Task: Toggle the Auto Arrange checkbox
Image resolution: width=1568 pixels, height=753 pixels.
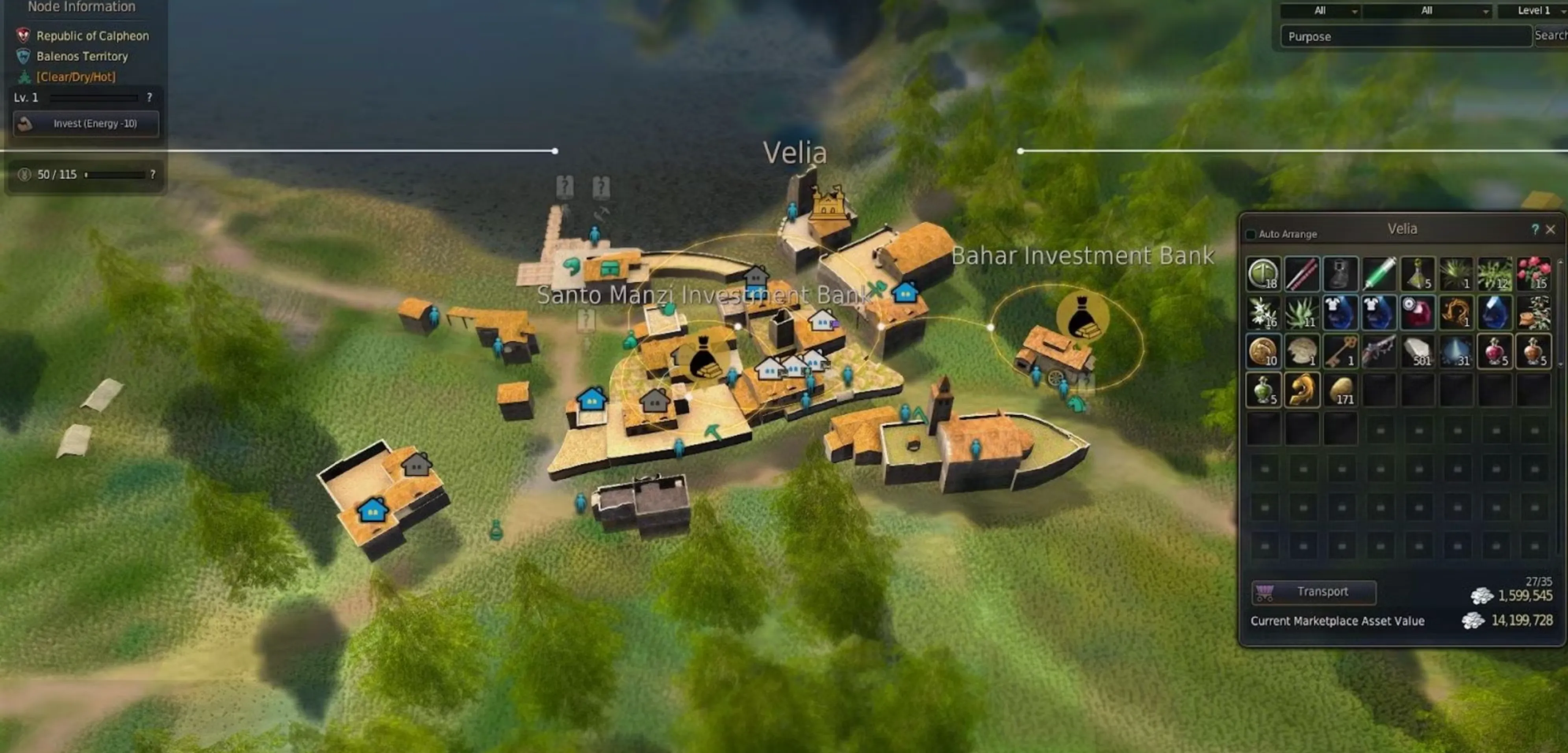Action: click(x=1251, y=234)
